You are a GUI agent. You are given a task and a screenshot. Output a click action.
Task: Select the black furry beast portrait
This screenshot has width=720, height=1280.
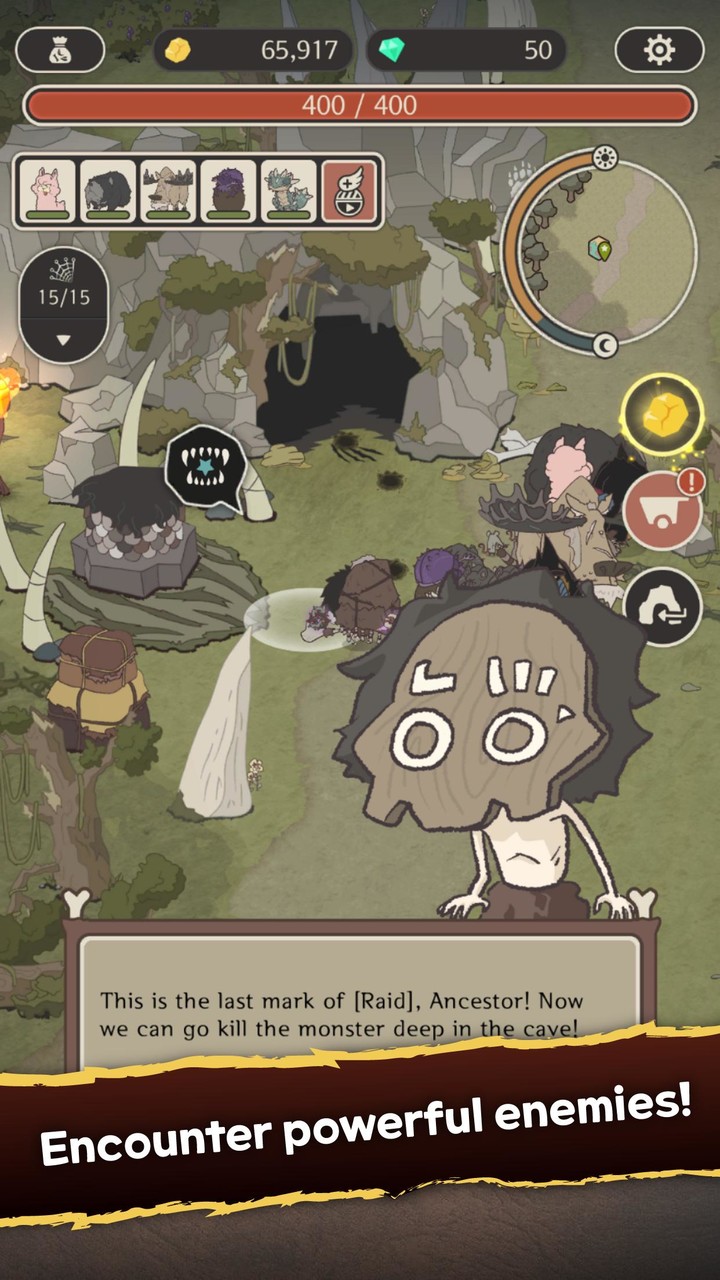(107, 190)
